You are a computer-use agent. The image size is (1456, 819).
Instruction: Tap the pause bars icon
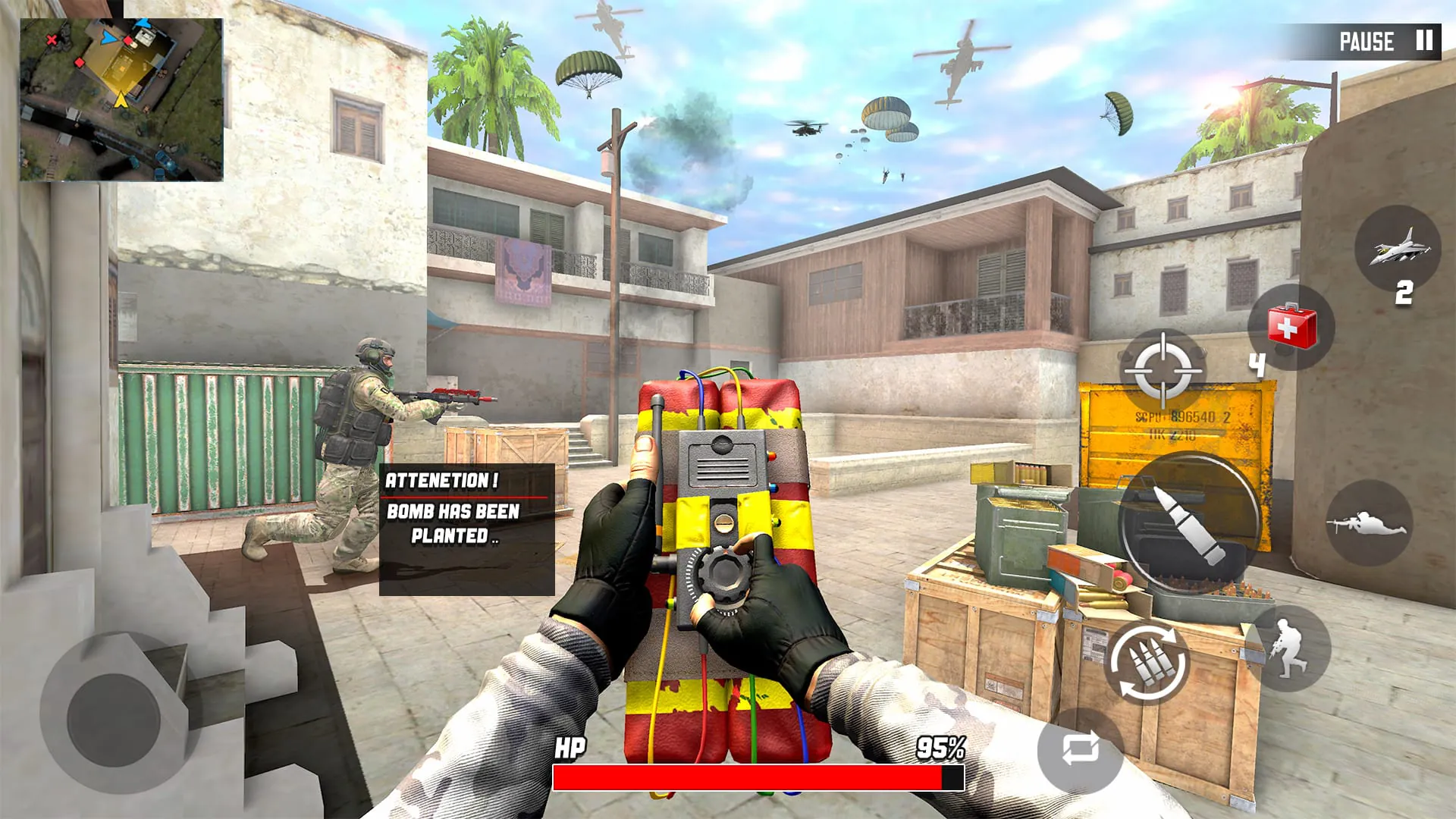click(x=1423, y=39)
